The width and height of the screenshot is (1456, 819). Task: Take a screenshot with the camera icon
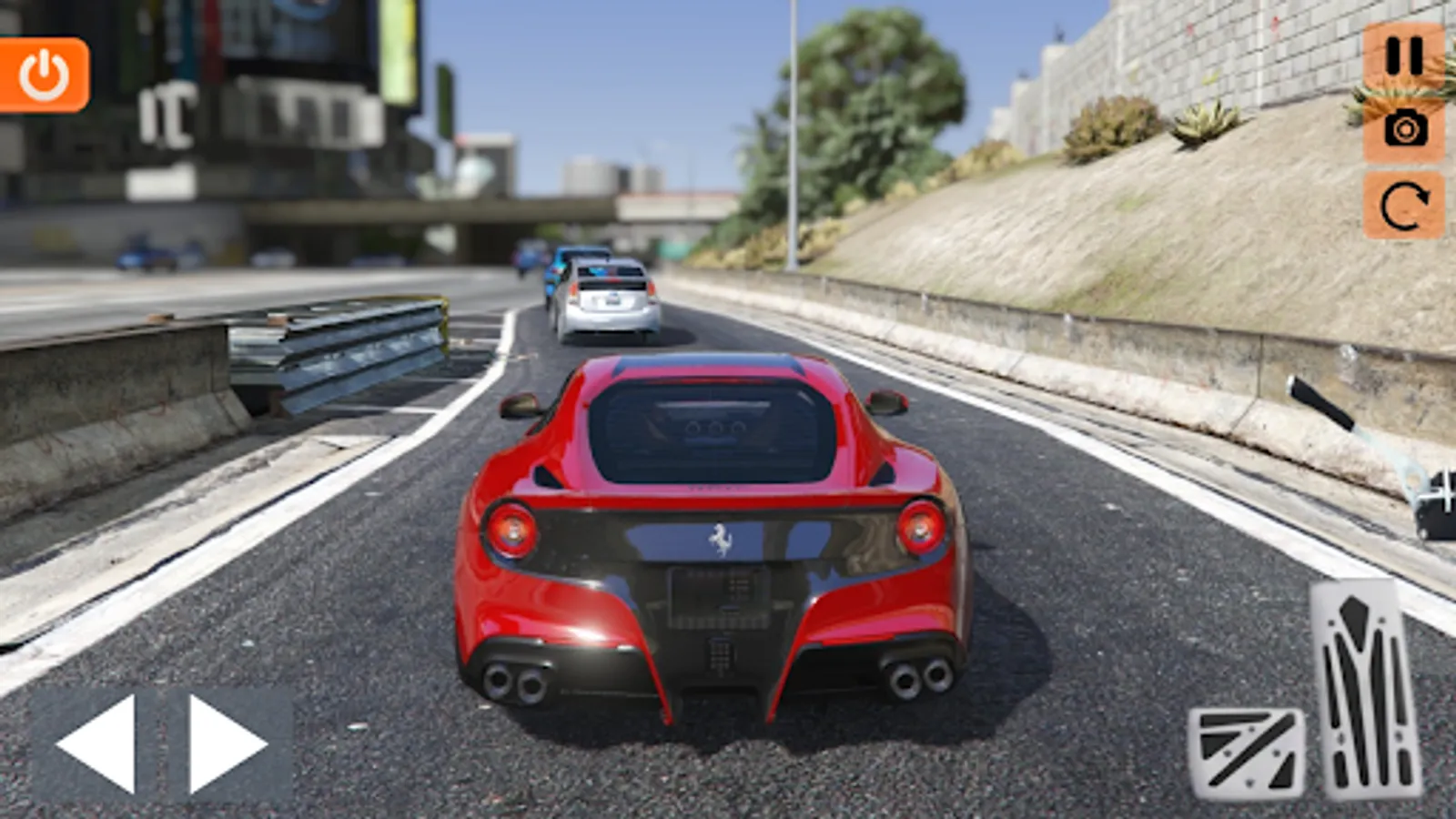(x=1403, y=129)
